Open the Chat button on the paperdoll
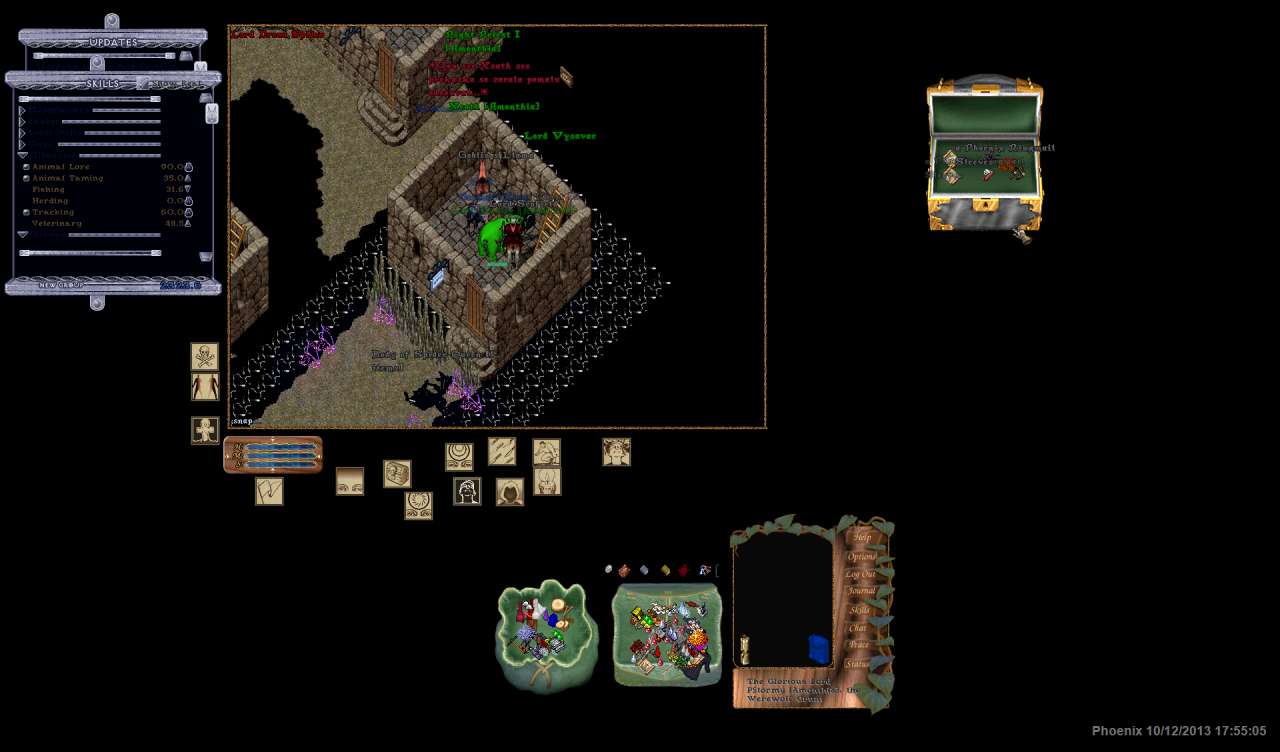The image size is (1280, 752). tap(858, 628)
